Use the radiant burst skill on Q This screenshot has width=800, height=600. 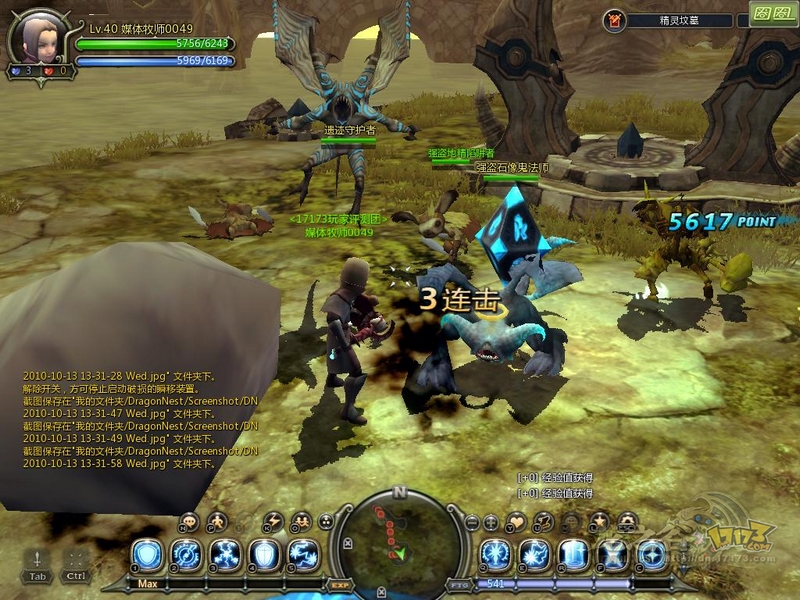click(495, 555)
